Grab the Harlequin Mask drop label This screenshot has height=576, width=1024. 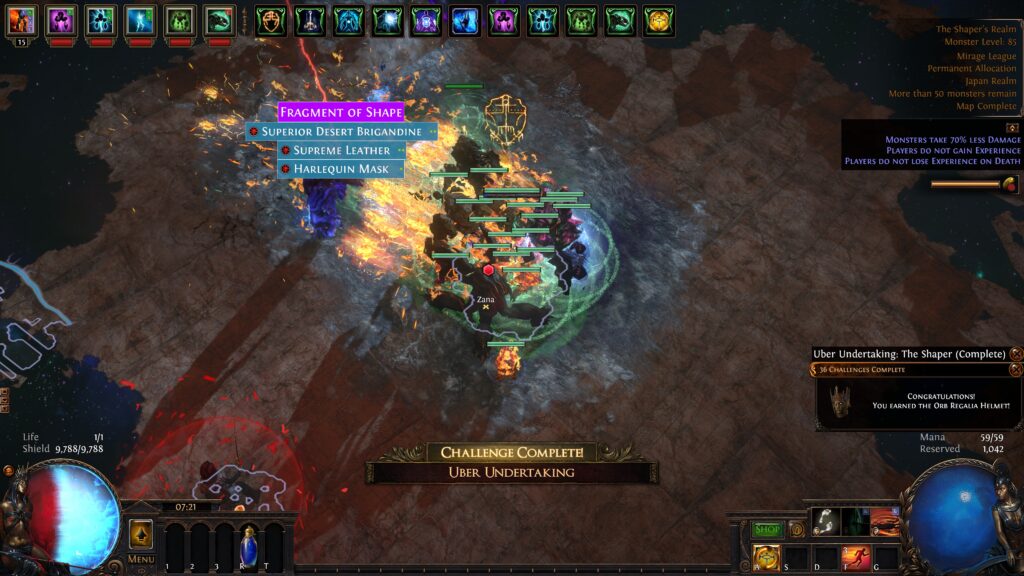[x=341, y=169]
